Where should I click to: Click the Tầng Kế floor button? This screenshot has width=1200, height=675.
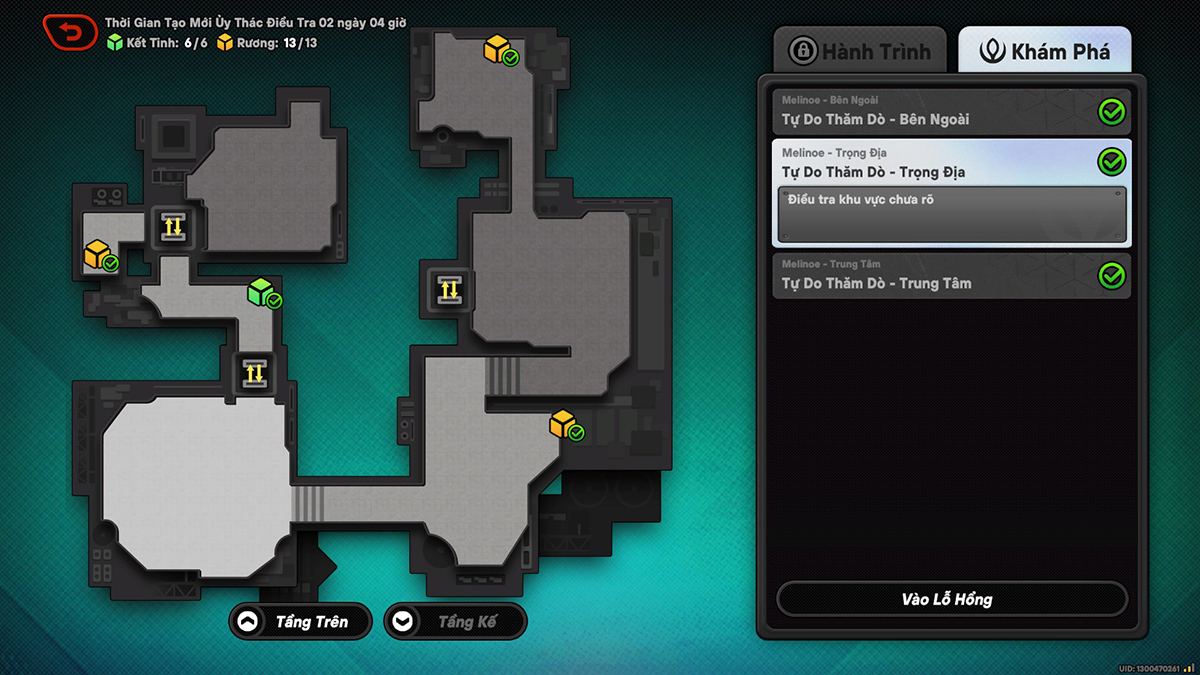pyautogui.click(x=455, y=622)
